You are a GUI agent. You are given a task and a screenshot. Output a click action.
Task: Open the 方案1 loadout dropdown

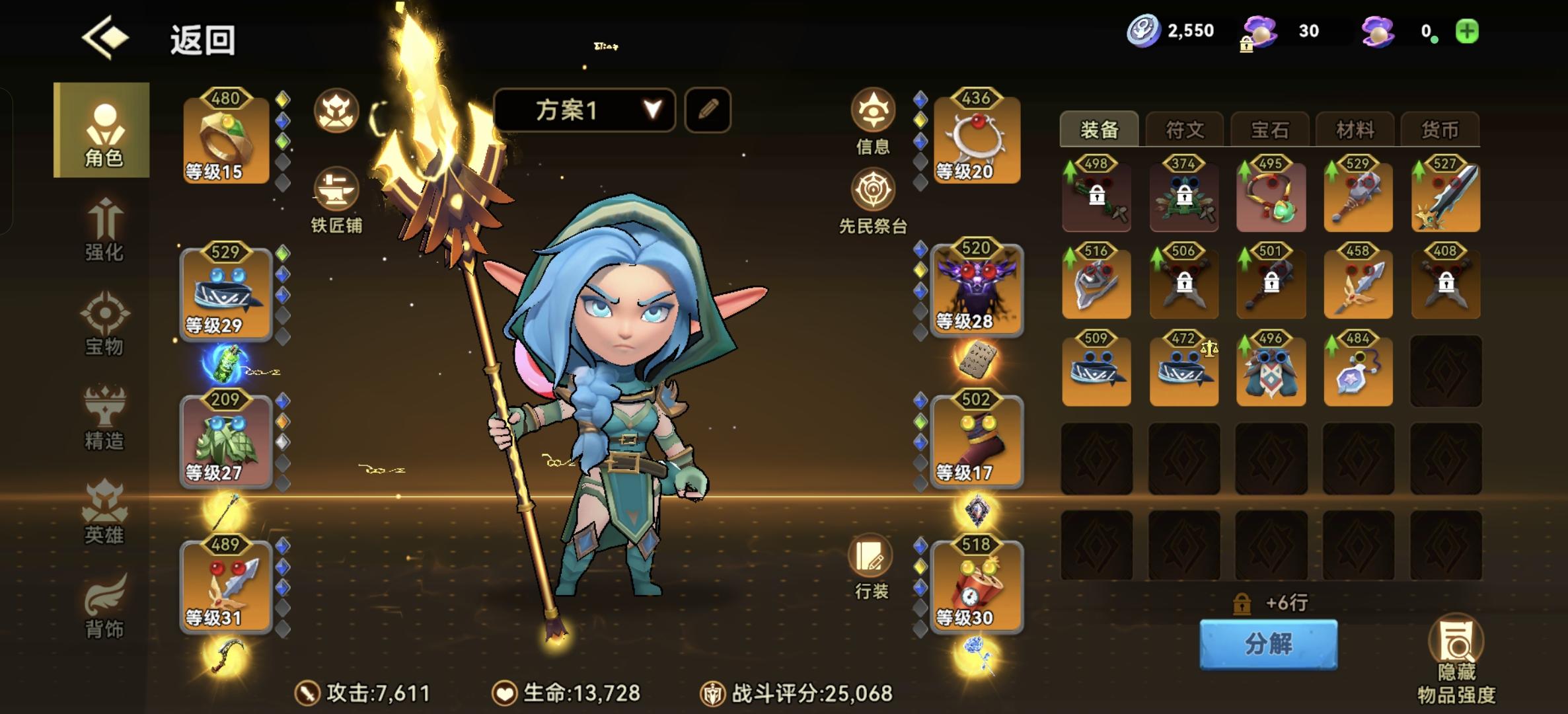(585, 111)
